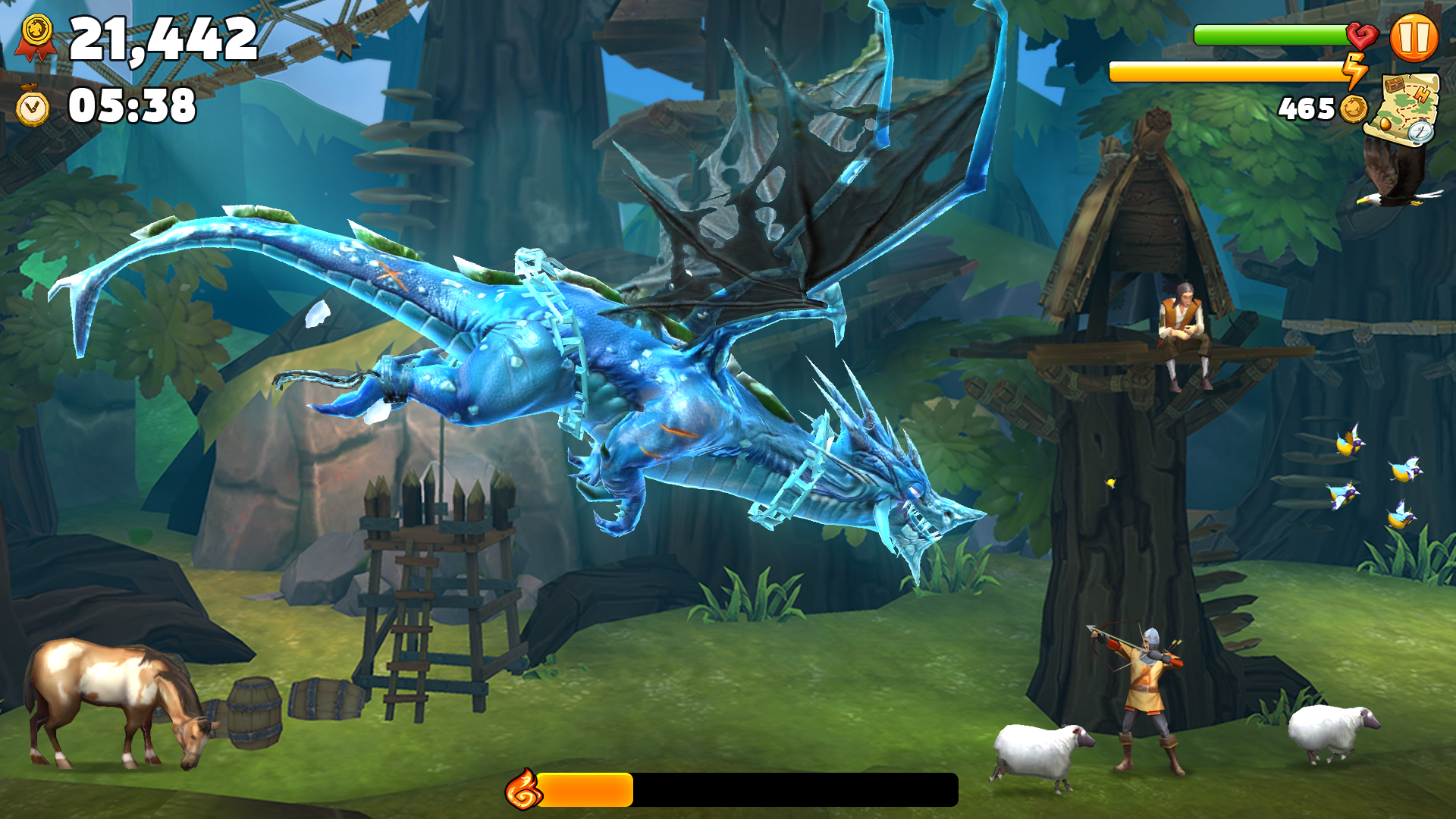
Task: Click the 465 currency counter
Action: click(1305, 106)
